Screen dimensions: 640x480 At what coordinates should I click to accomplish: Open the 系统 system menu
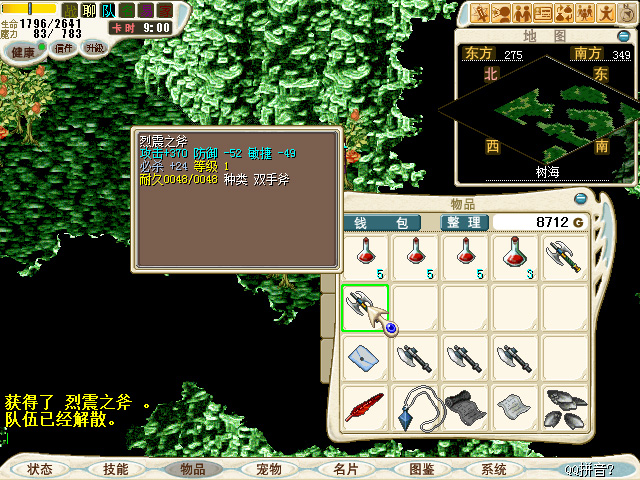tap(494, 468)
